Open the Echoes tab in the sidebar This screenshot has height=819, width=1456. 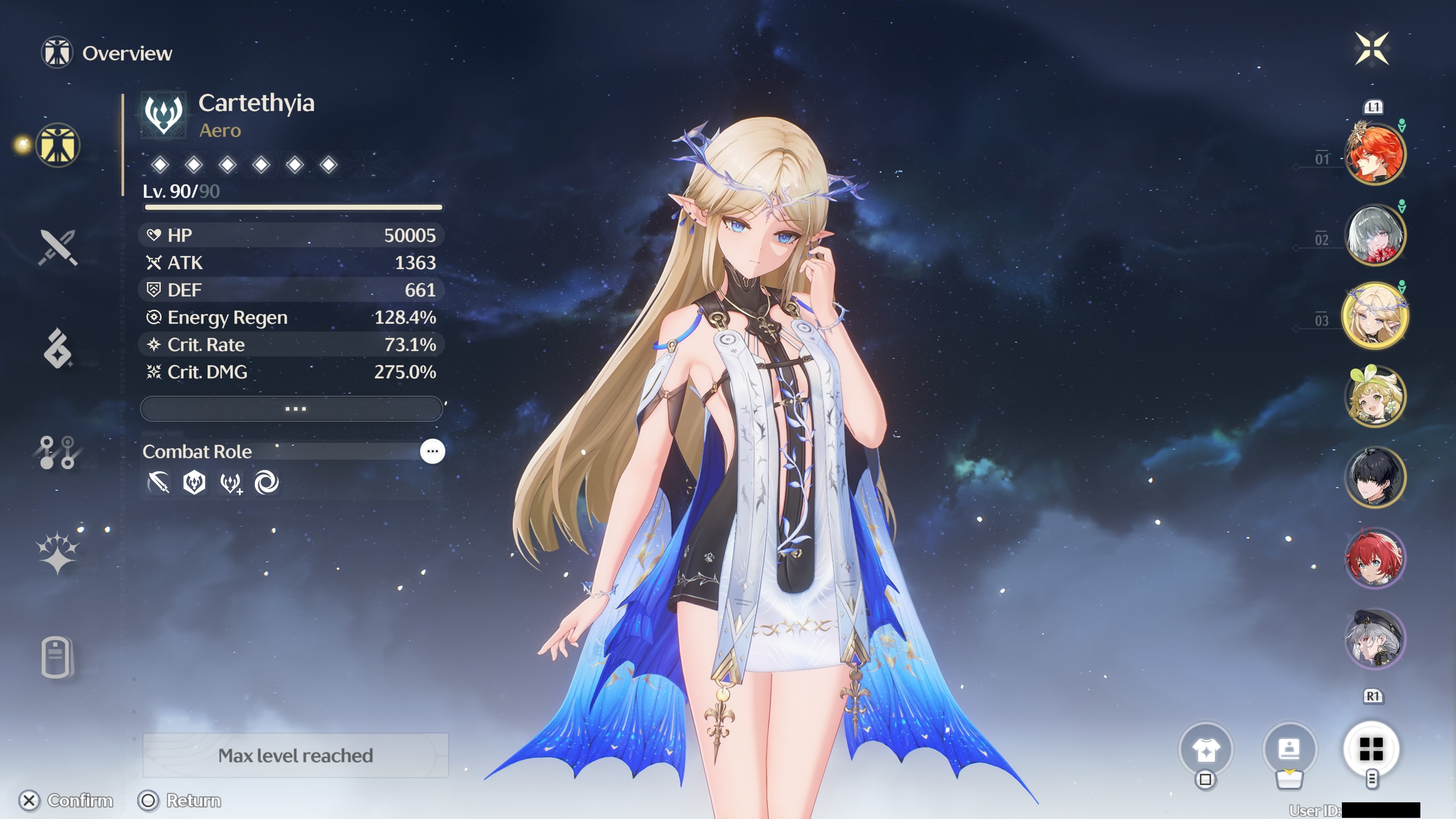click(58, 349)
